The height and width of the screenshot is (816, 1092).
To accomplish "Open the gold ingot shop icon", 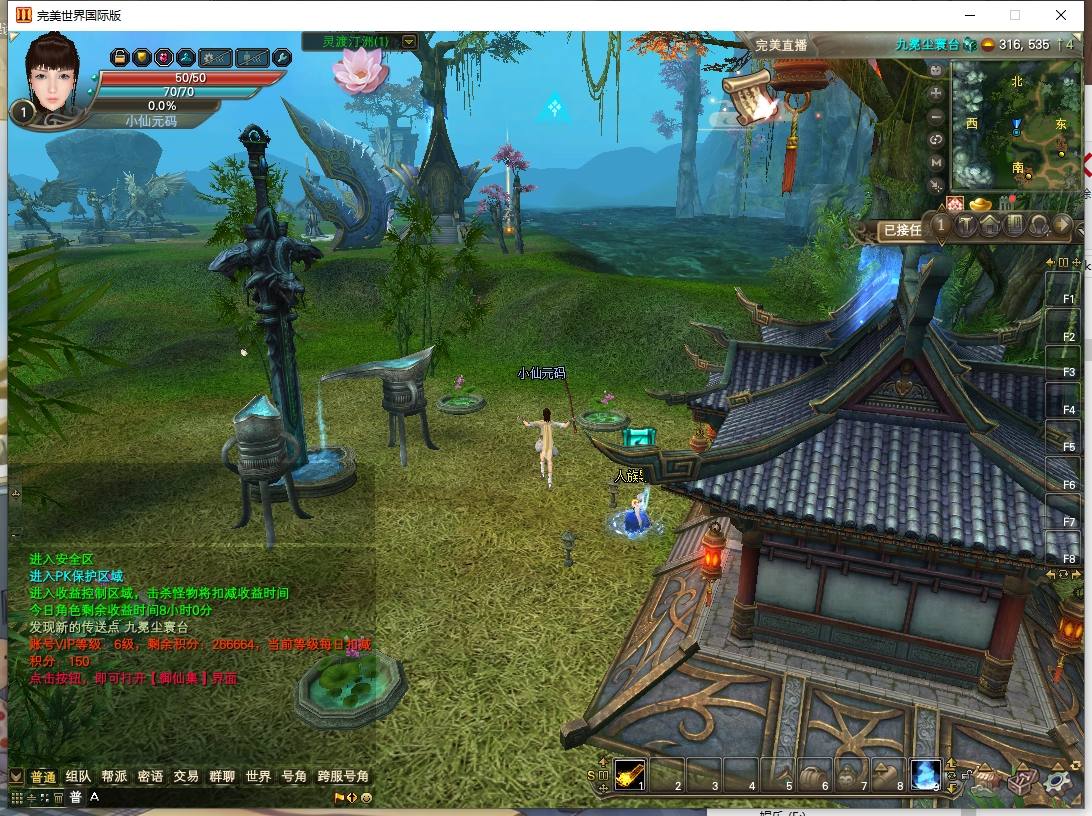I will point(978,205).
